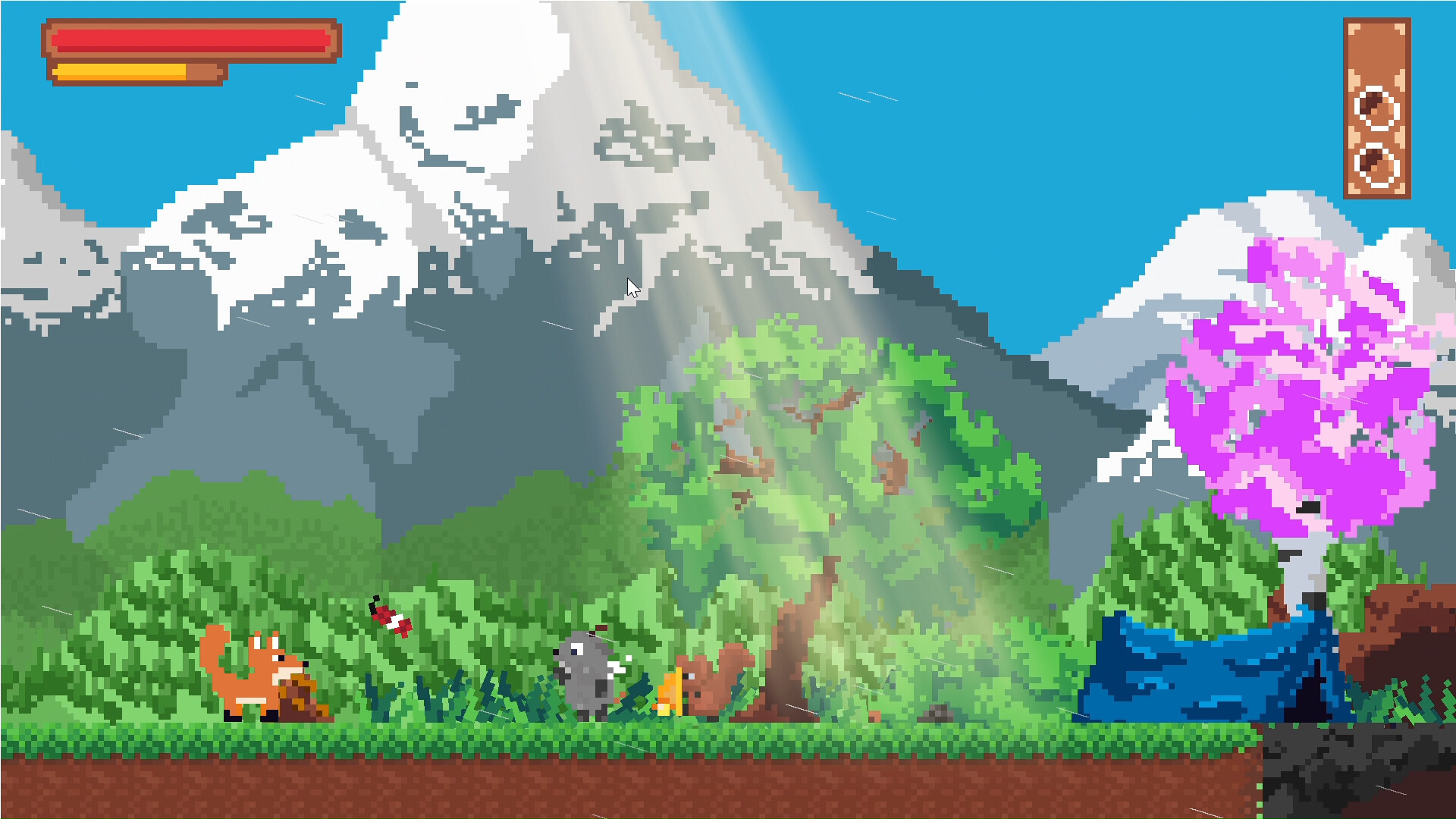The width and height of the screenshot is (1456, 819).
Task: Click the empty top slot of the inventory panel
Action: [x=1376, y=49]
